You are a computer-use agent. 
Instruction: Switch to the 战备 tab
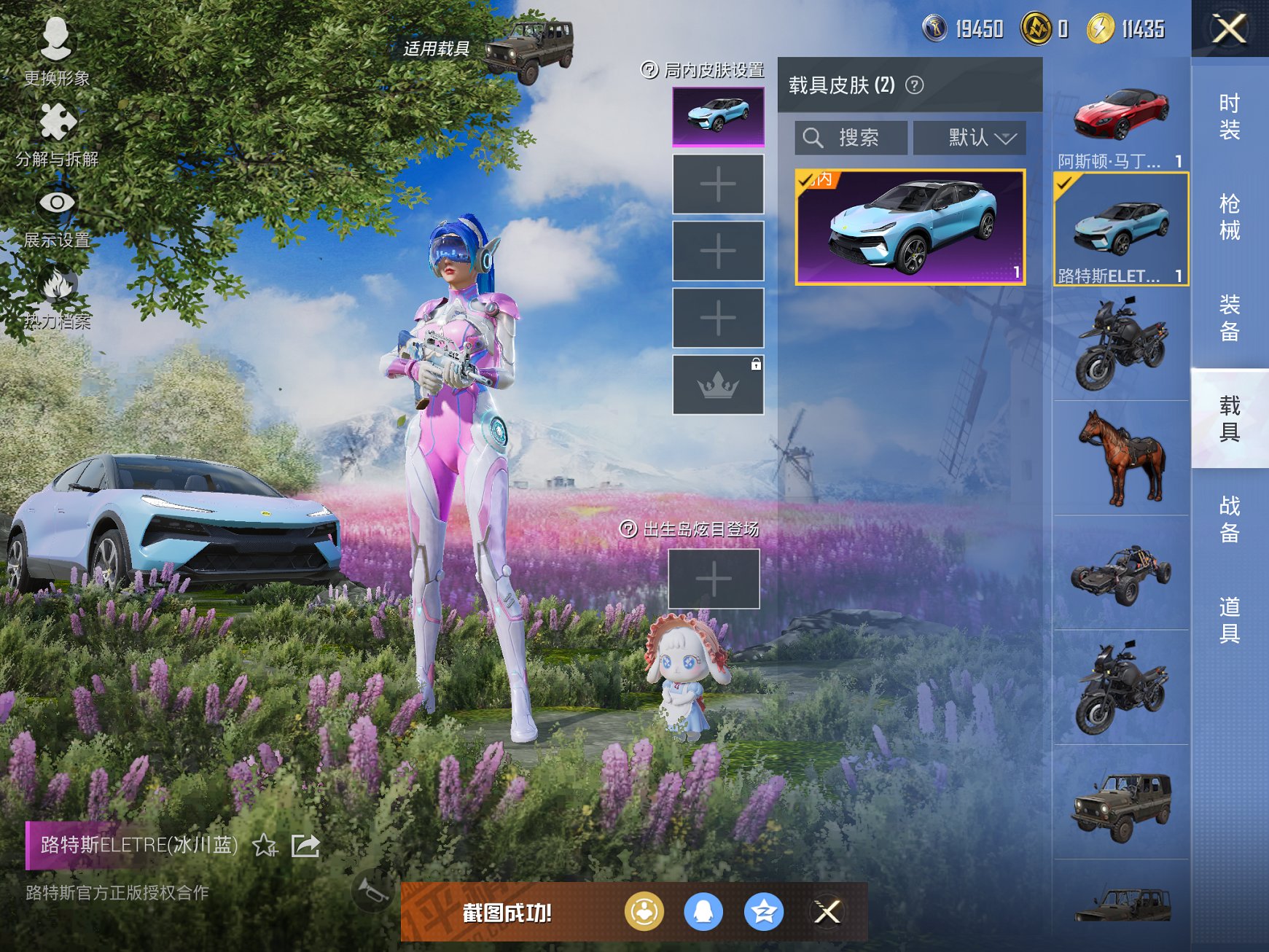[1229, 519]
